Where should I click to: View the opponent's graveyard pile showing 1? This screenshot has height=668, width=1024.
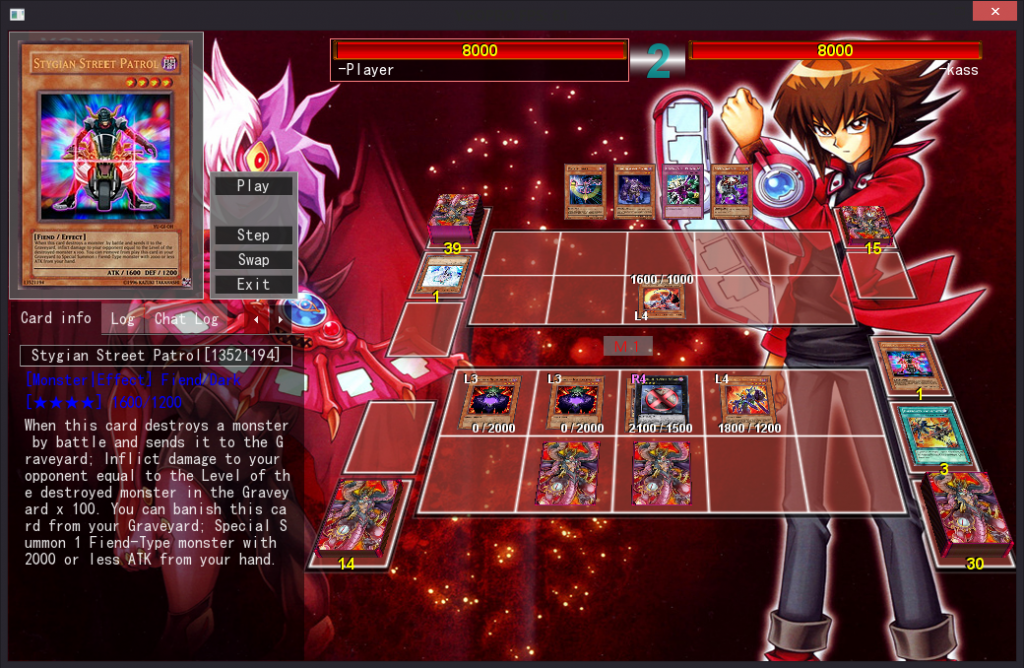[x=440, y=273]
